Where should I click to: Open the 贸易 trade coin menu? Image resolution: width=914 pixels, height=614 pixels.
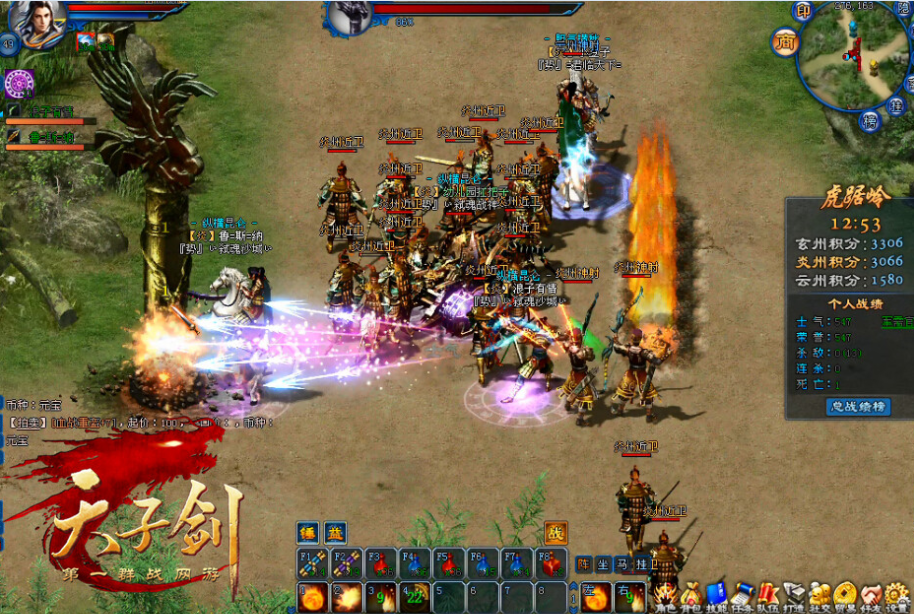tap(845, 596)
